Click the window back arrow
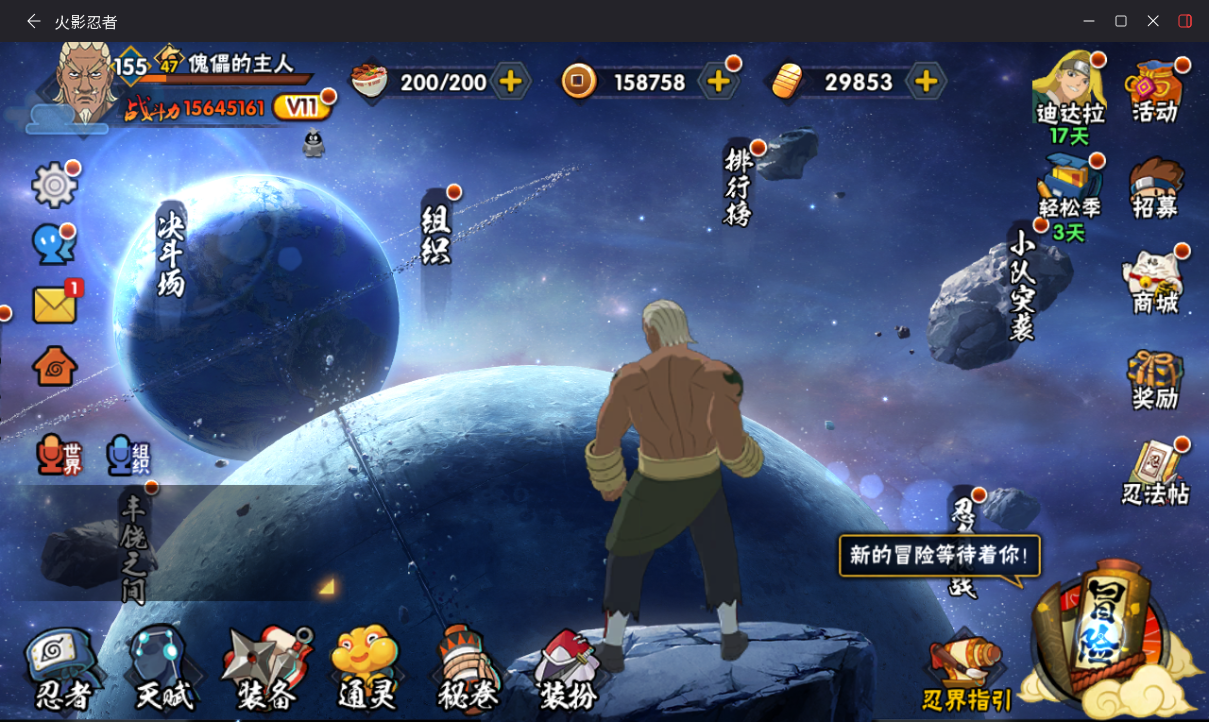 tap(34, 21)
